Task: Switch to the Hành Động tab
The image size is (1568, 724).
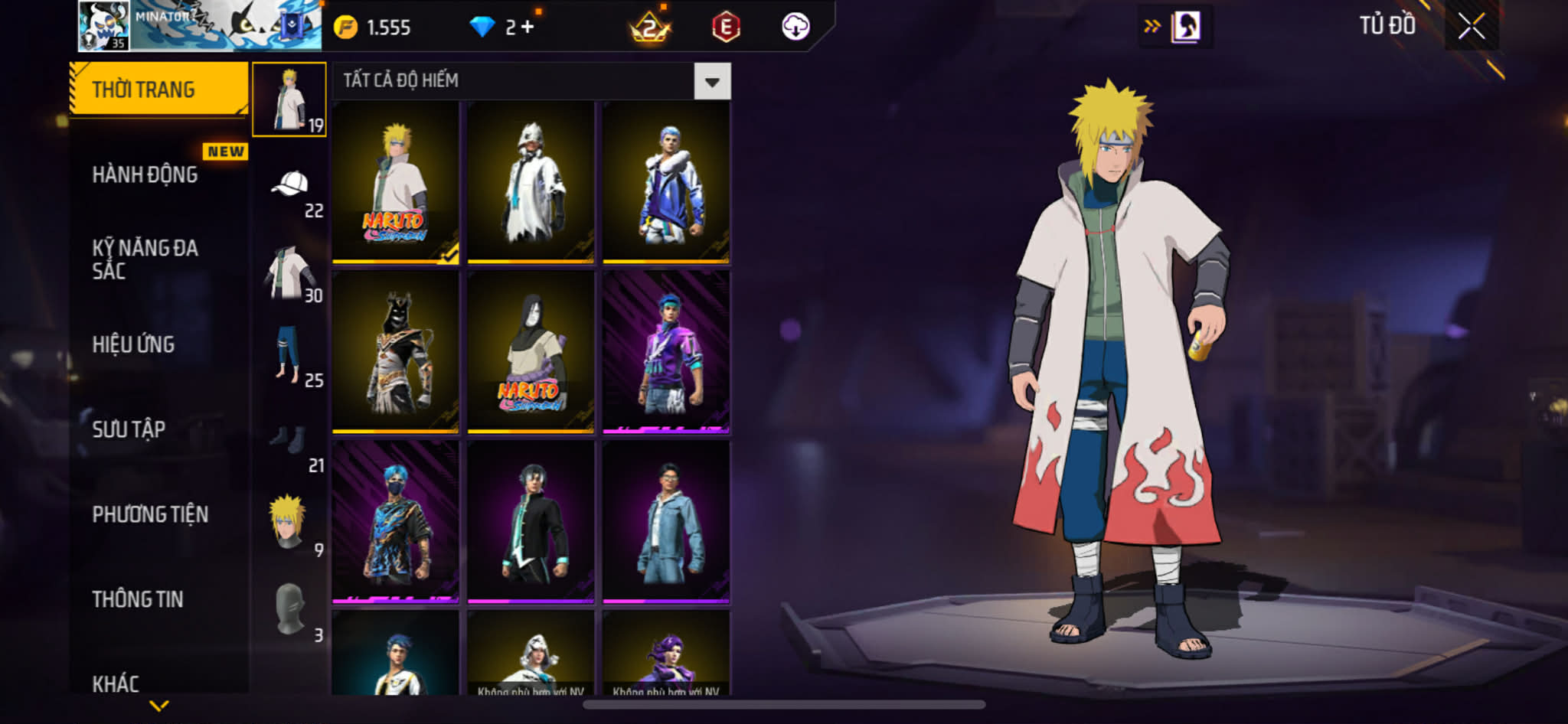Action: (145, 174)
